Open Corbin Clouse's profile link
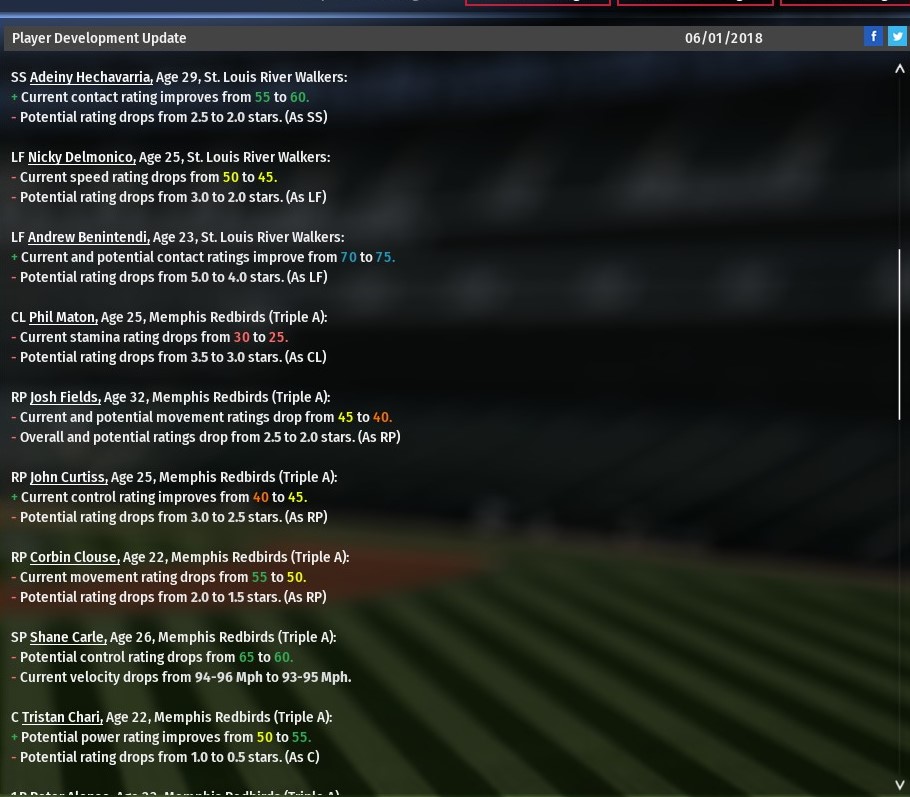Screen dimensions: 910x797 click(x=74, y=557)
